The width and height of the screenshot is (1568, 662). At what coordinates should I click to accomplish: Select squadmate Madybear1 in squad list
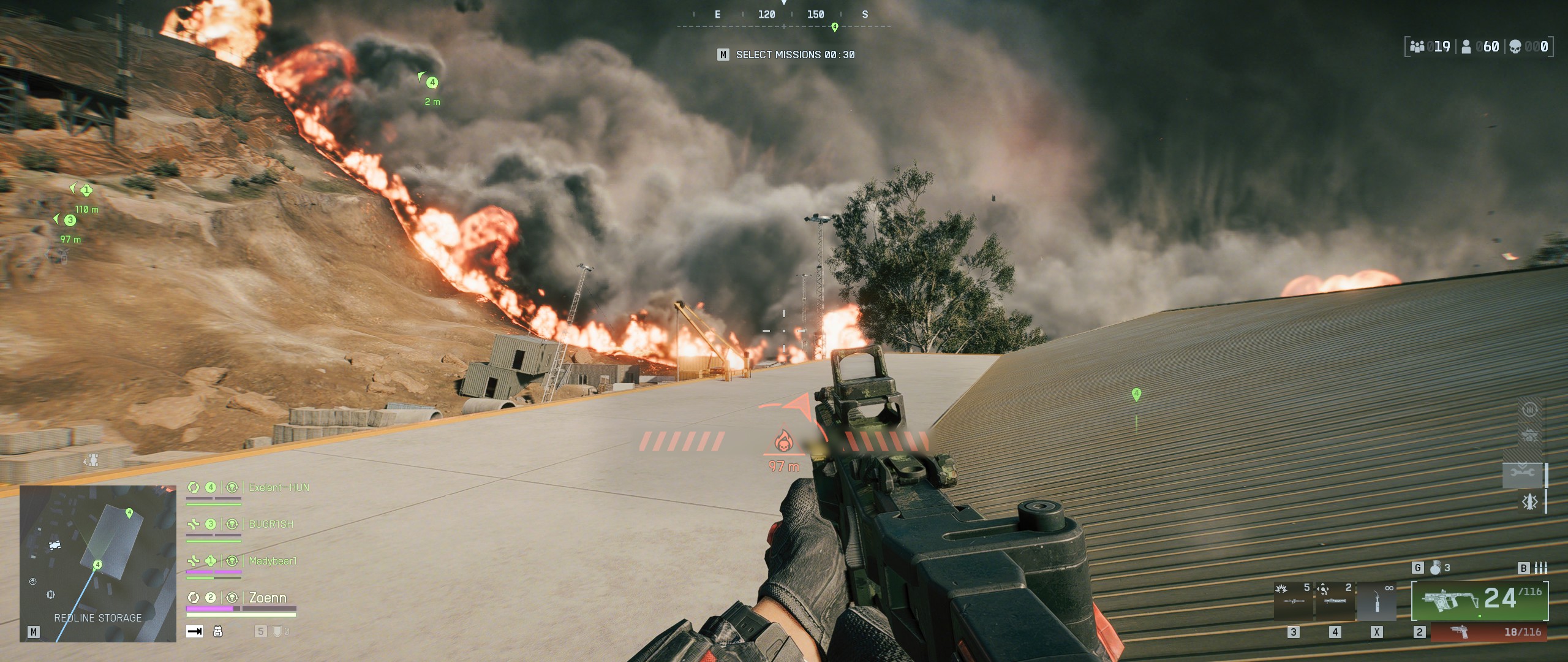pos(273,561)
